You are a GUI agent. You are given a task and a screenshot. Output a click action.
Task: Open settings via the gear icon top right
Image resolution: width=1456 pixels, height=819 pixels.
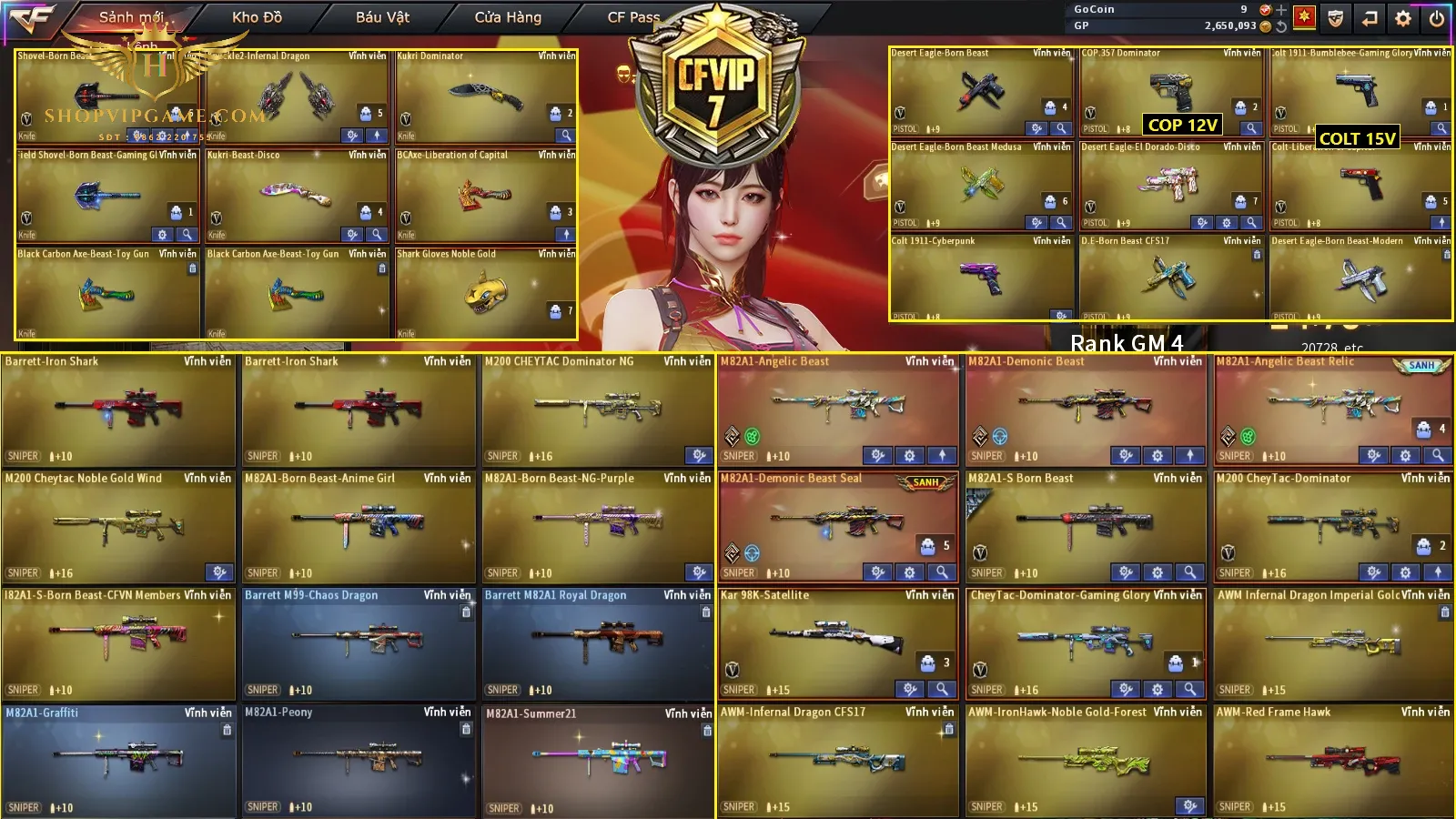point(1403,17)
